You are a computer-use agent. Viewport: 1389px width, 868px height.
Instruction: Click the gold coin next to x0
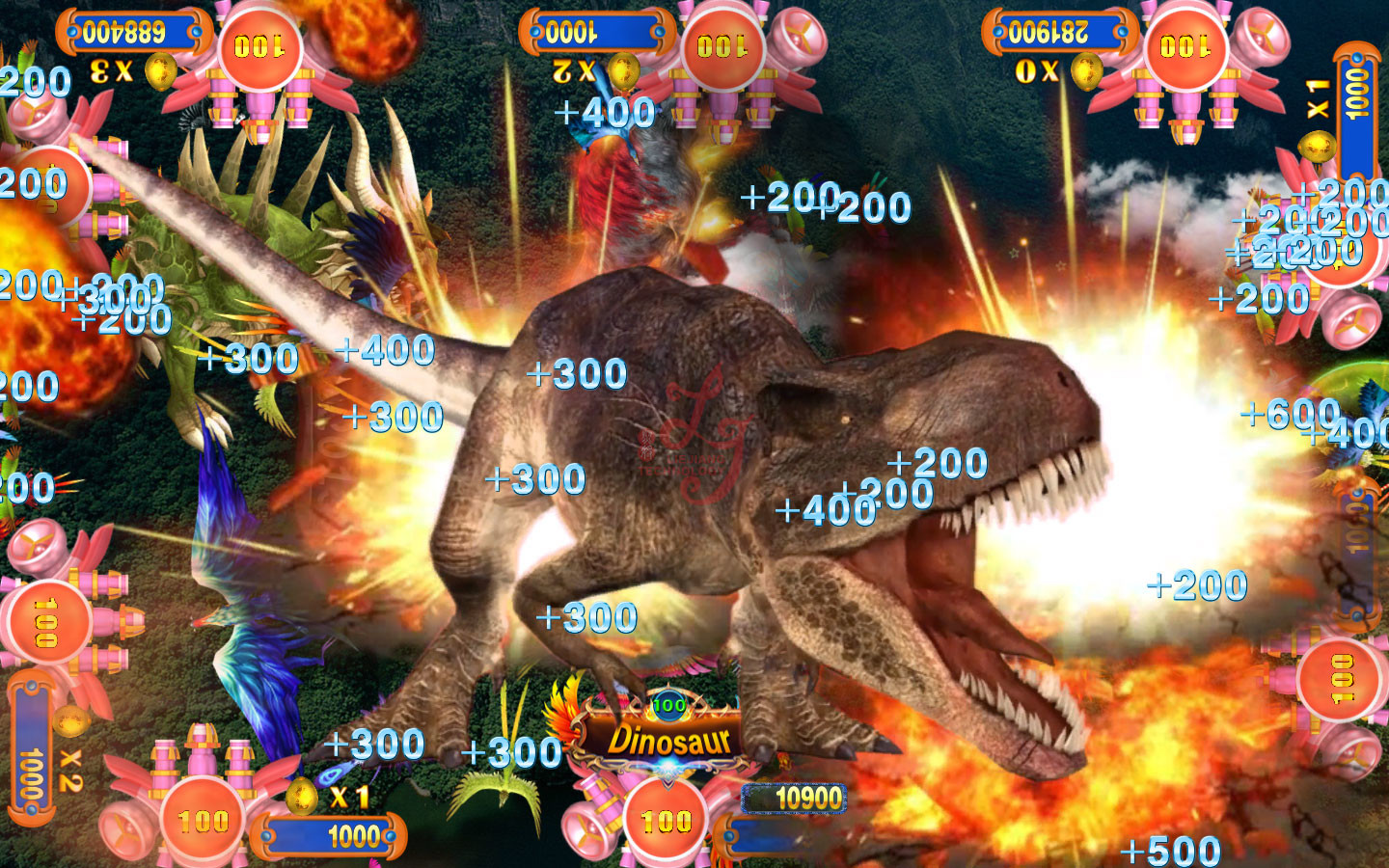1087,70
